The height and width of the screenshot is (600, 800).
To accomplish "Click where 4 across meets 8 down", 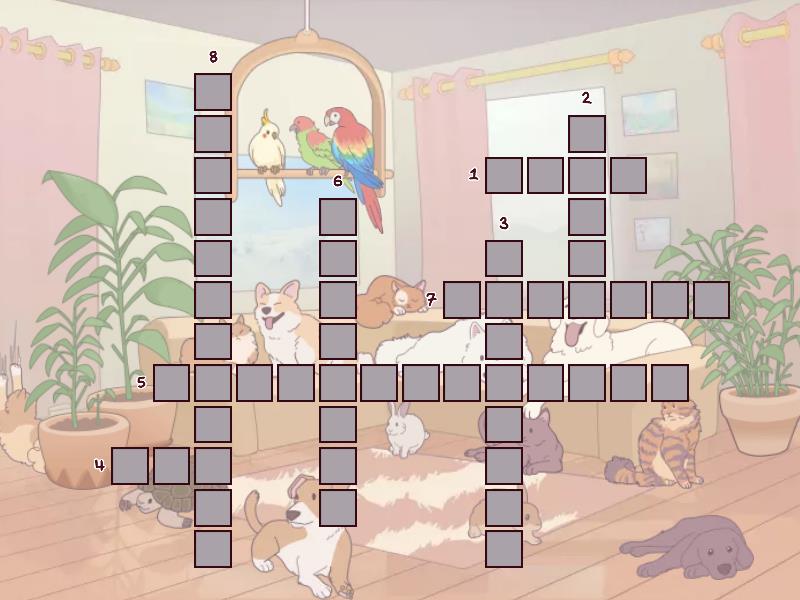I will 213,466.
